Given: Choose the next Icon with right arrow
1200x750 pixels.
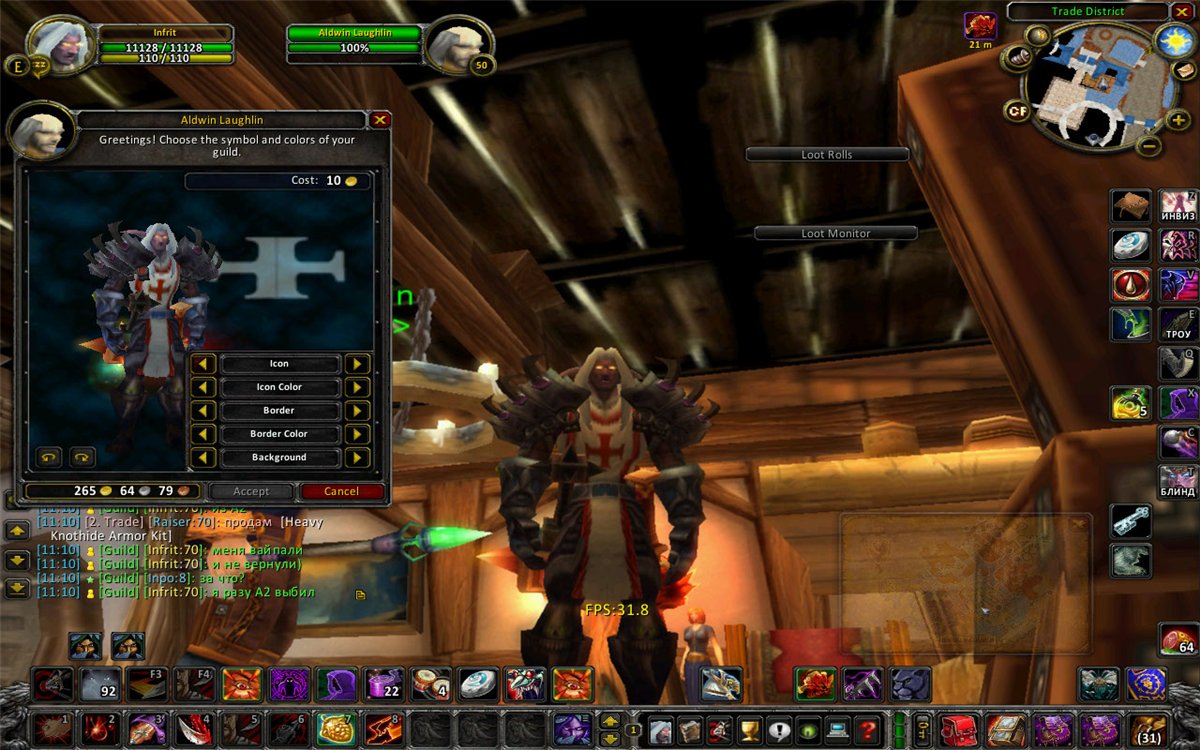Looking at the screenshot, I should (357, 364).
